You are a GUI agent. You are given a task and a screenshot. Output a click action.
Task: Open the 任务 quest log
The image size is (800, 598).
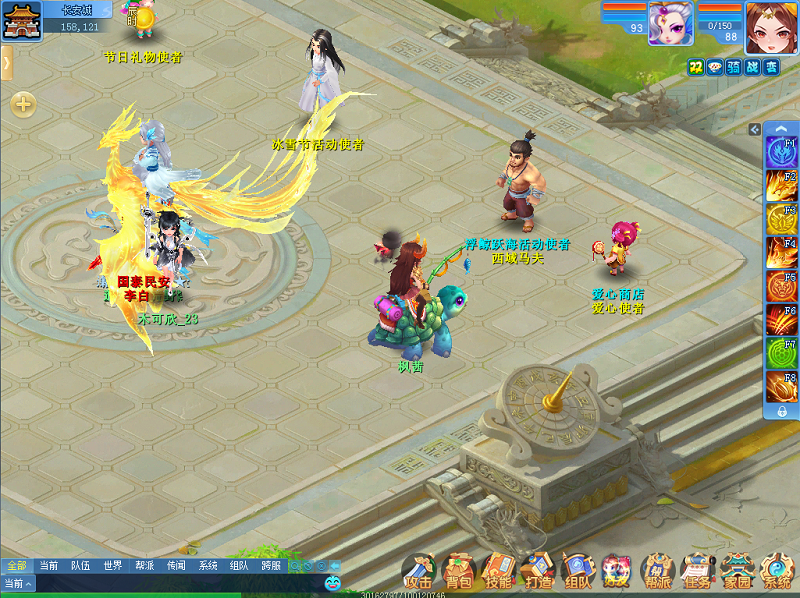pos(697,571)
